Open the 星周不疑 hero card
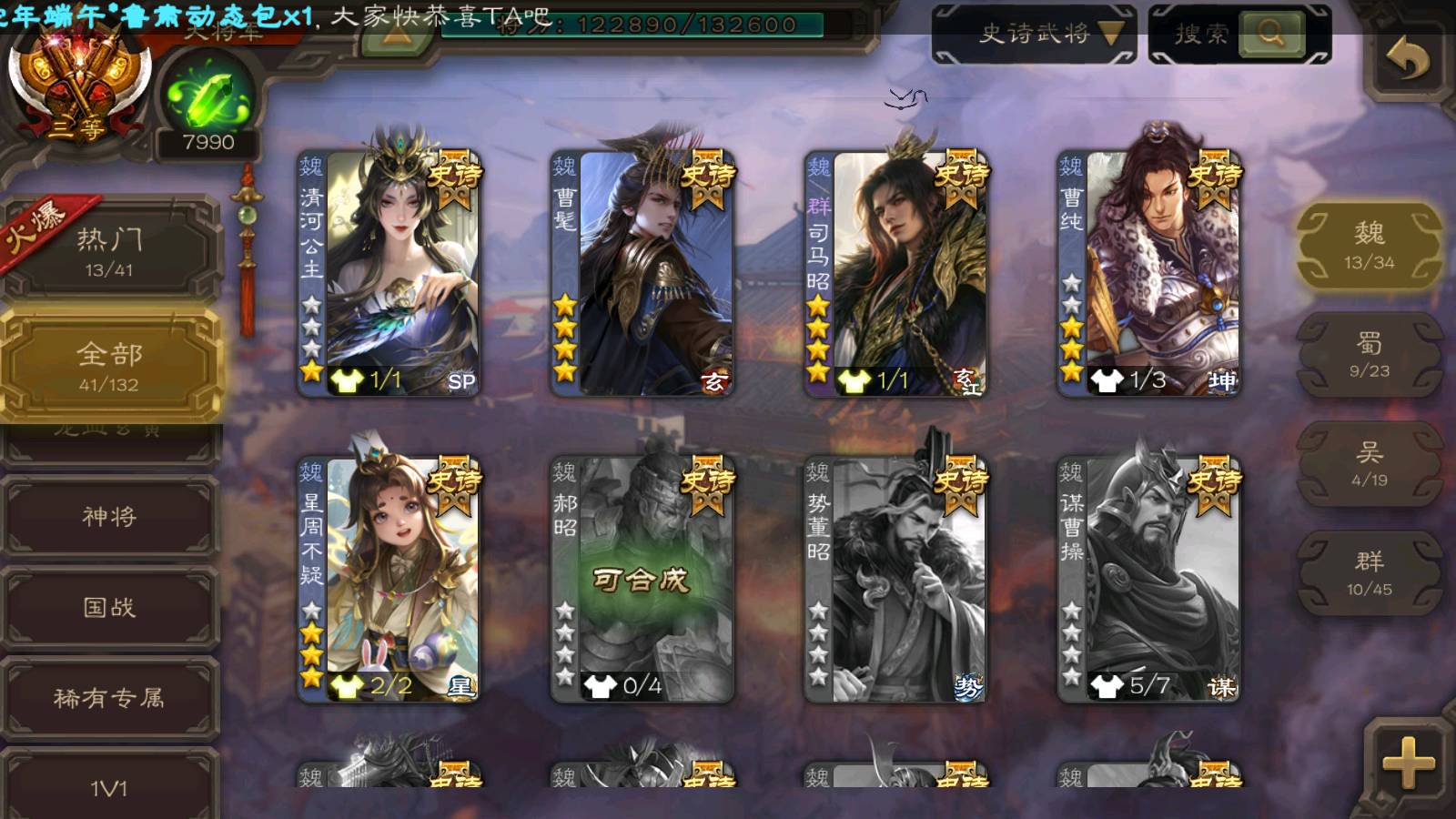The image size is (1456, 819). click(389, 579)
